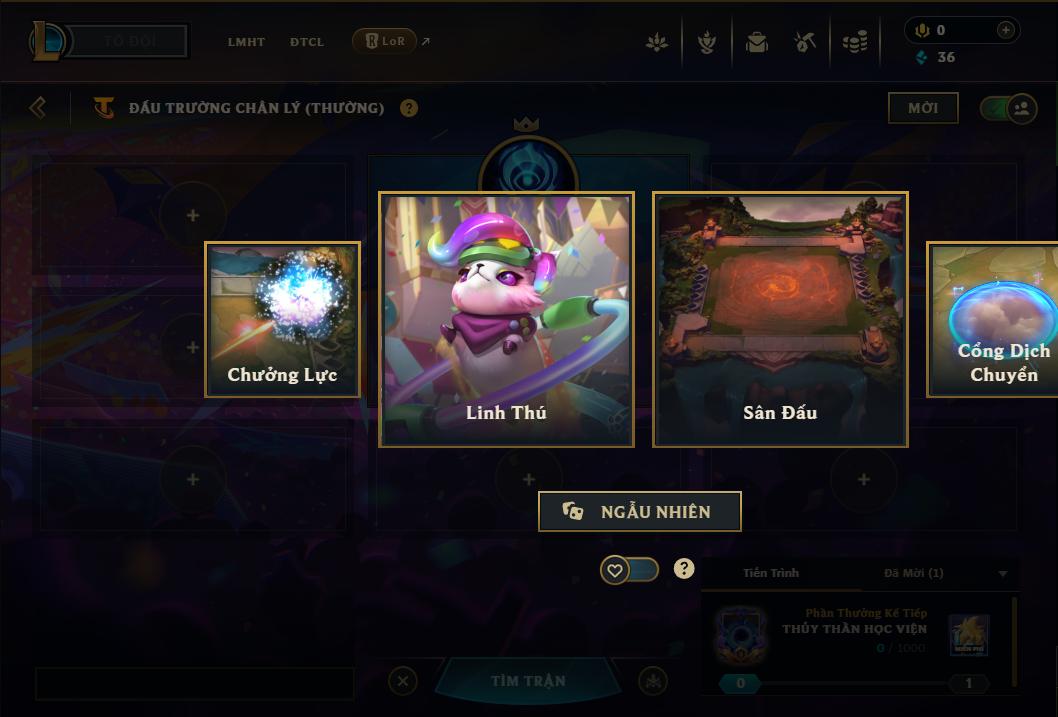
Task: Start matchmaking with Tìm Trận
Action: (528, 681)
